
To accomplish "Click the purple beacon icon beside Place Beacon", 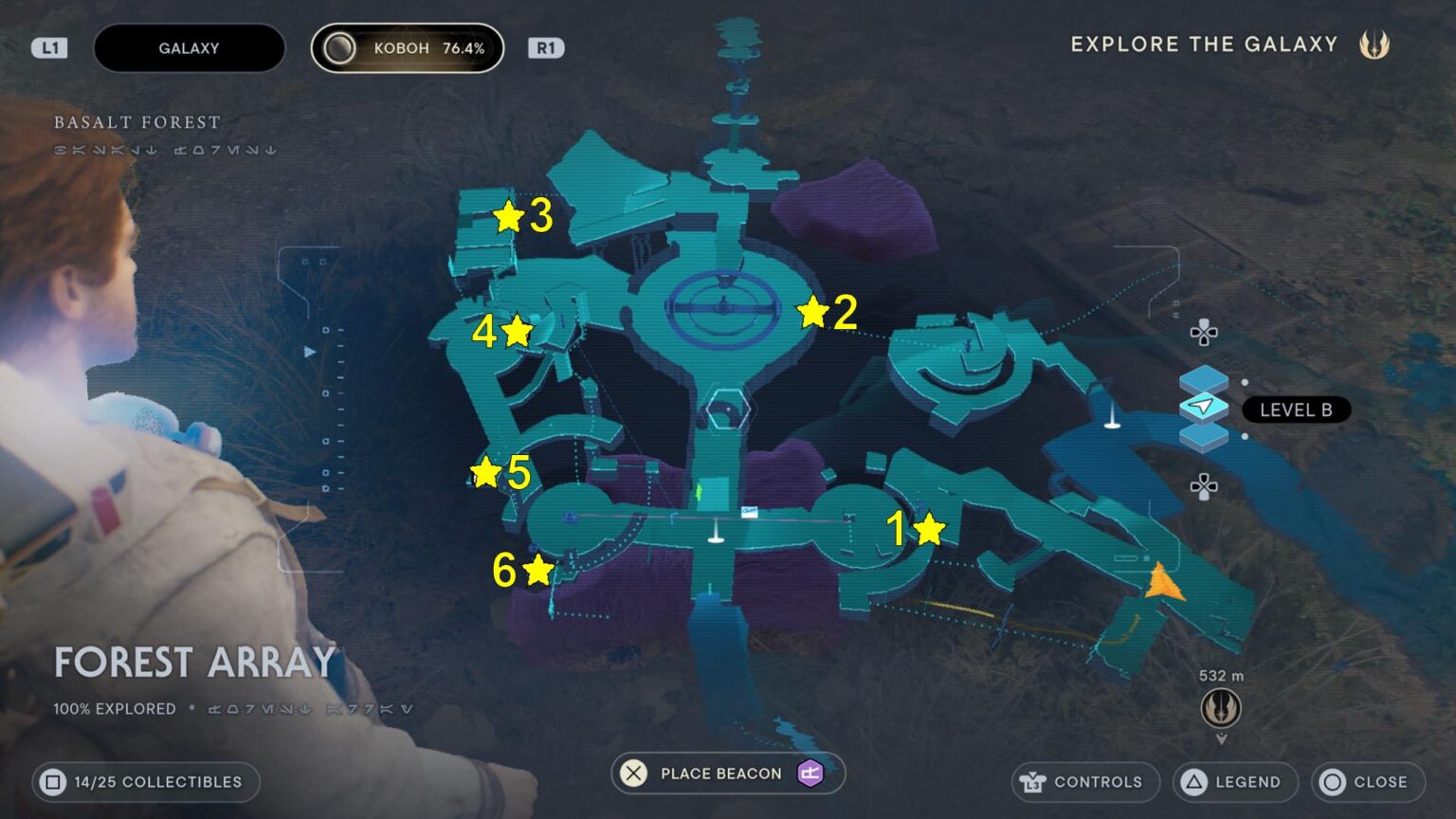I will coord(810,773).
